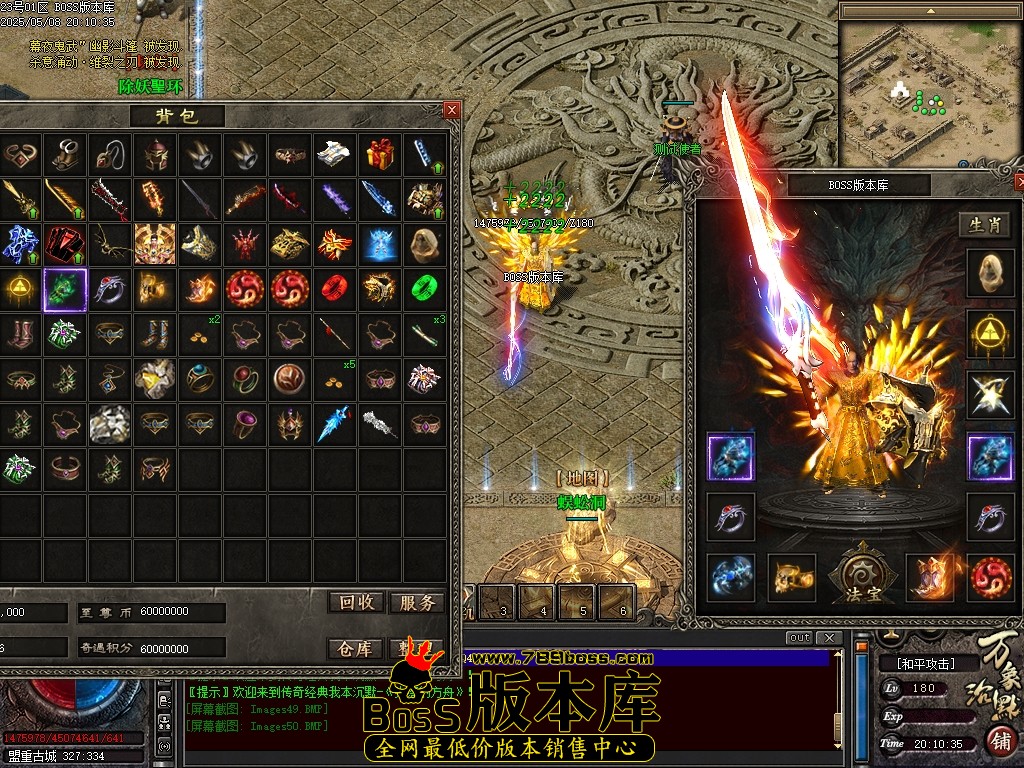
Task: Open the 仓库 warehouse storage
Action: pos(357,648)
